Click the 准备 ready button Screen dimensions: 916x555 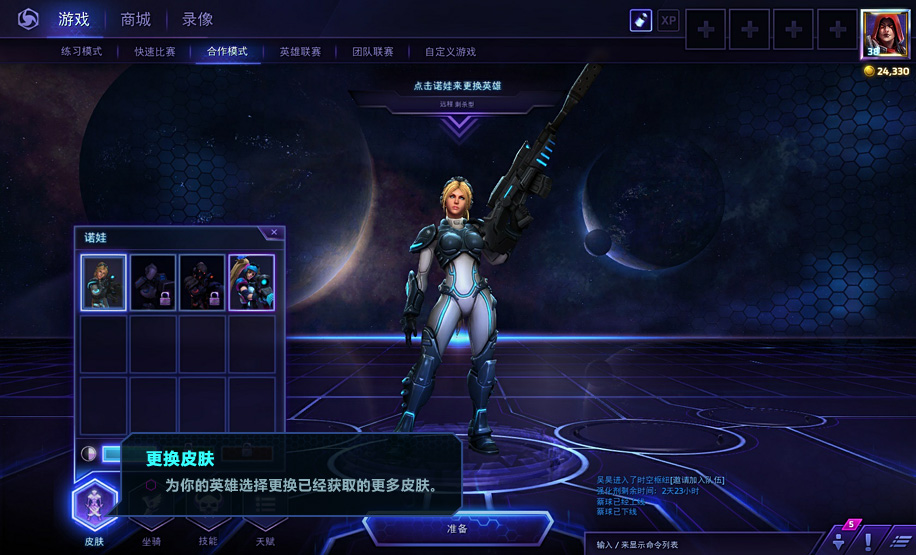(x=457, y=528)
